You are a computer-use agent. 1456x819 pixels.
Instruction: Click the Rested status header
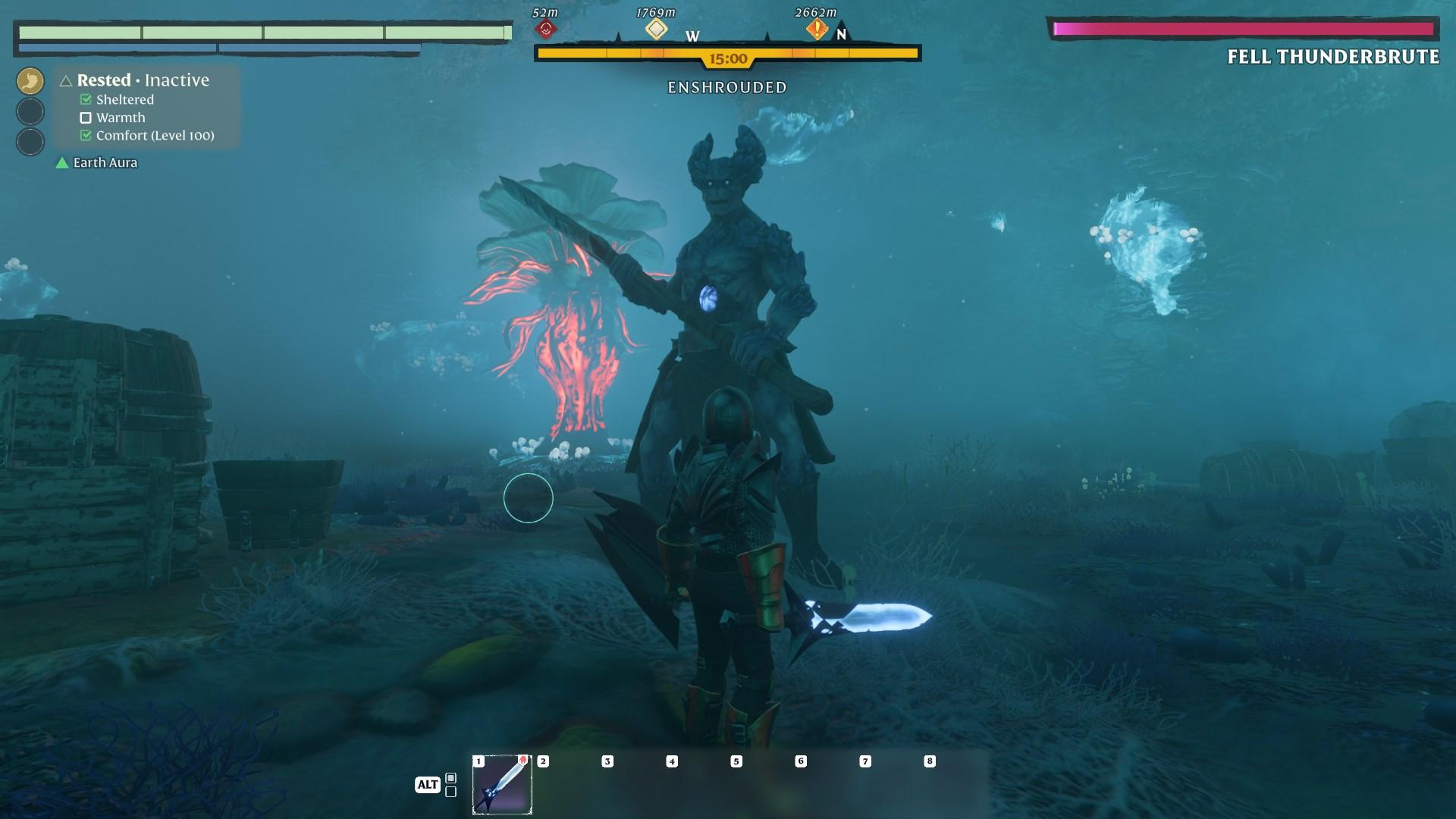click(x=104, y=80)
